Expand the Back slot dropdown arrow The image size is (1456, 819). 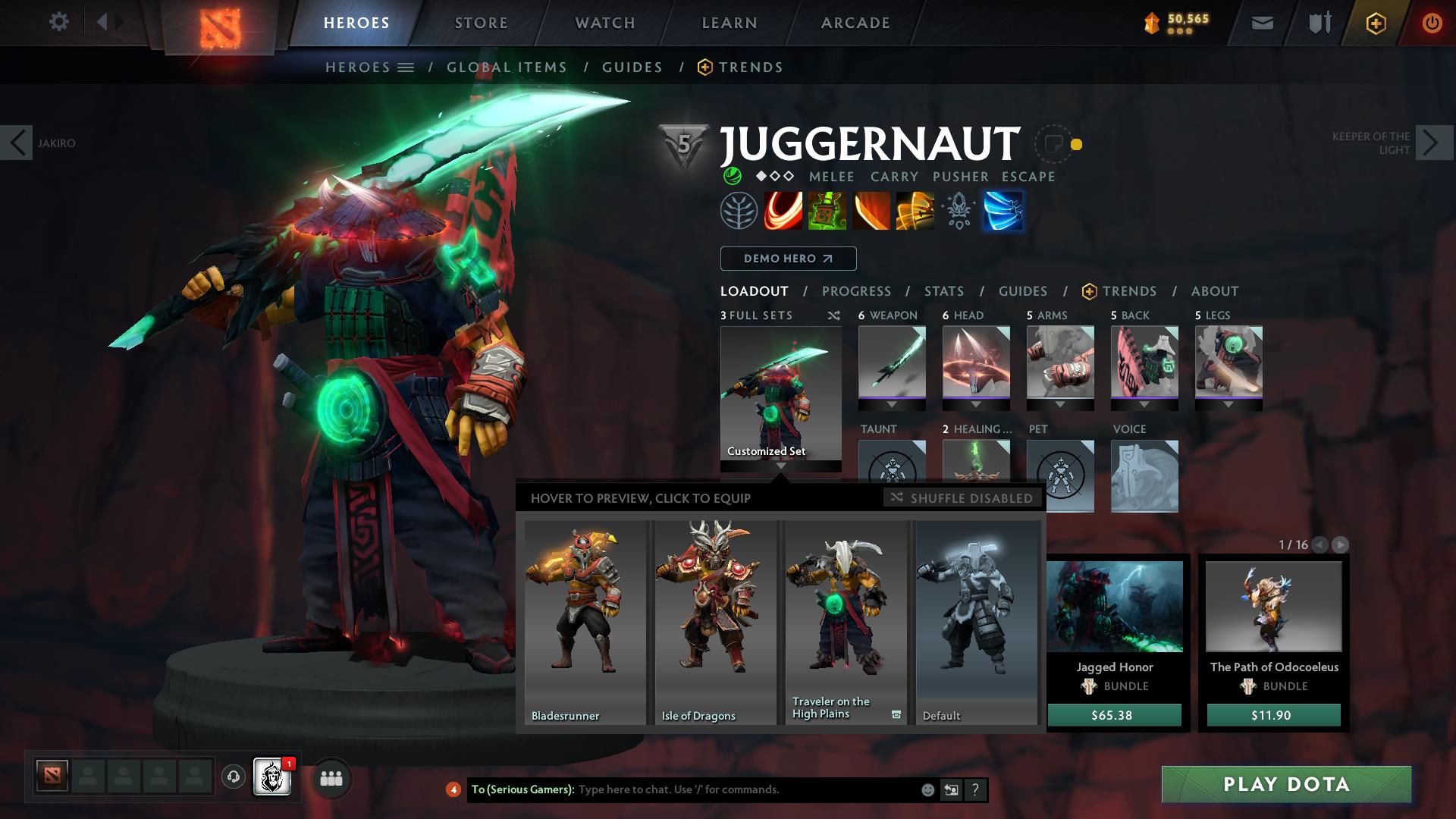coord(1145,405)
